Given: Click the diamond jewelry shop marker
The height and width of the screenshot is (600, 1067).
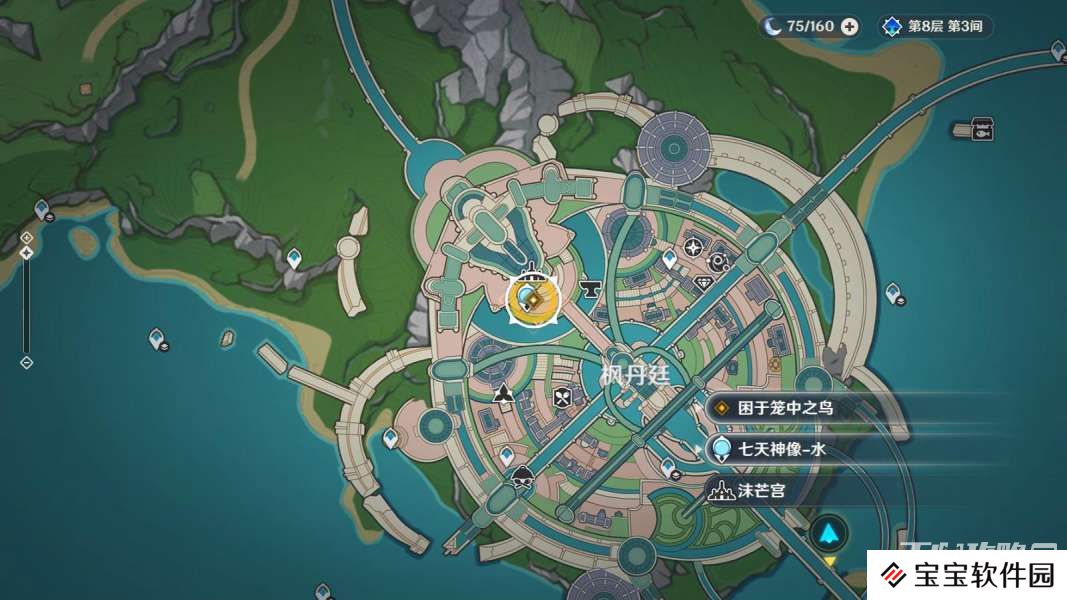Looking at the screenshot, I should click(704, 283).
